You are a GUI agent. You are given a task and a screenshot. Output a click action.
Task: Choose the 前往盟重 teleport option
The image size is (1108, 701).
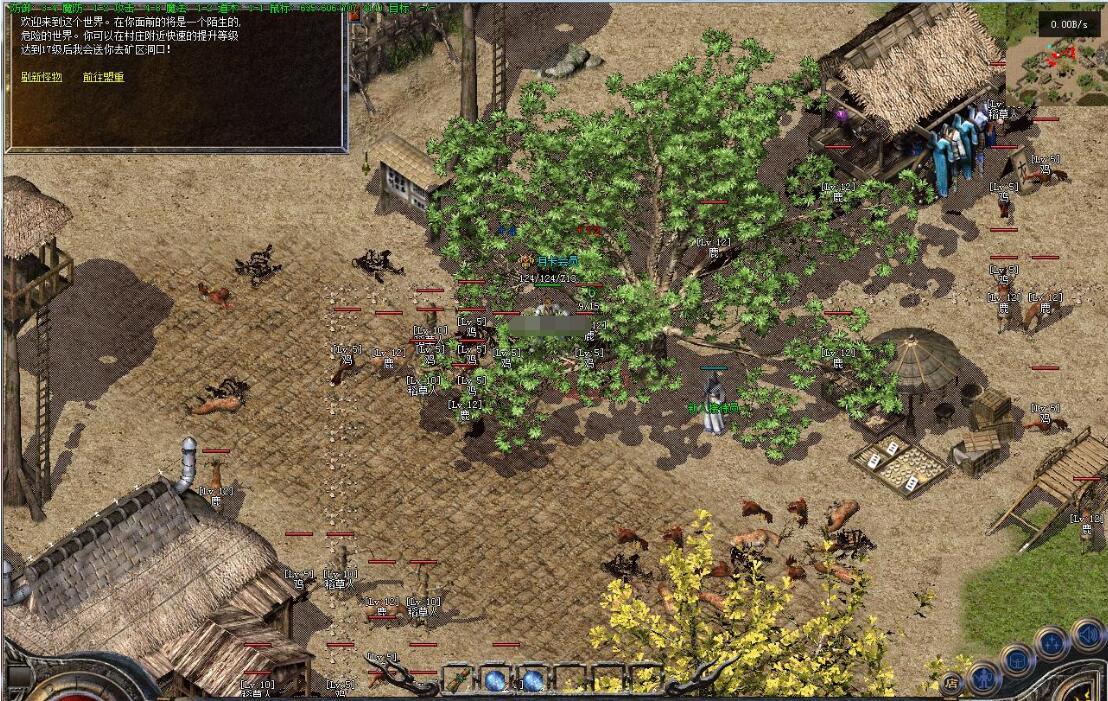[104, 77]
